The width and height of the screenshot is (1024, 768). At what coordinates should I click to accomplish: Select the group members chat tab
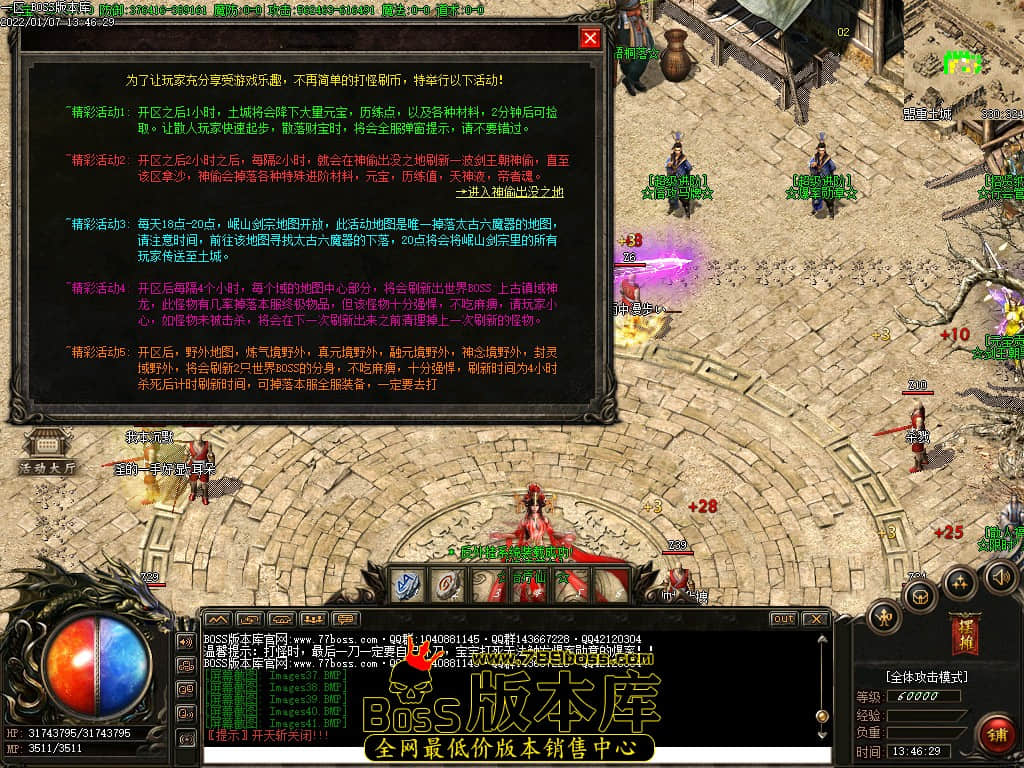[x=314, y=619]
